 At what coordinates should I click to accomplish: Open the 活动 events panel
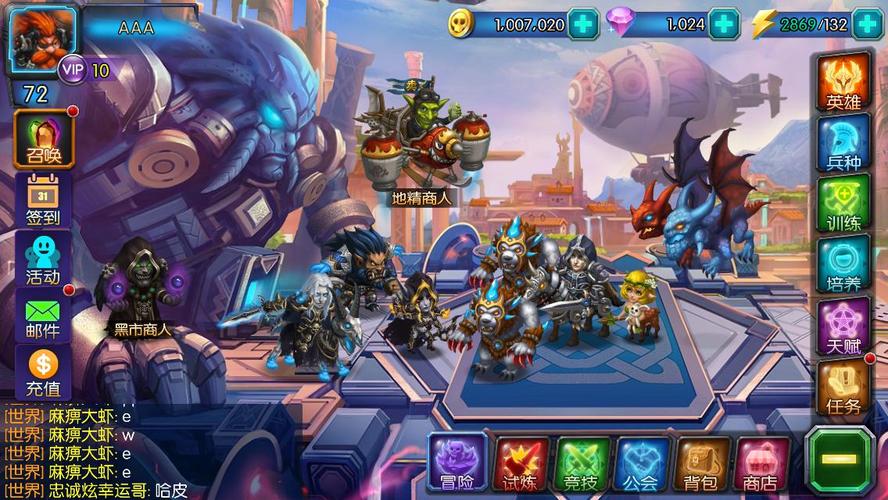pos(43,258)
